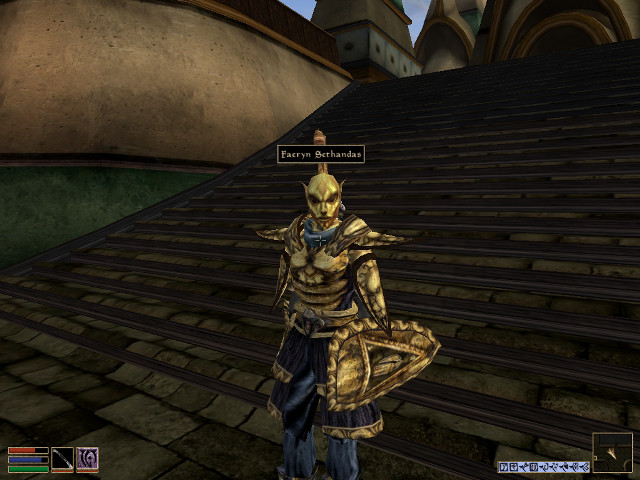
Task: Select the equipped curved blade weapon icon
Action: (x=62, y=459)
